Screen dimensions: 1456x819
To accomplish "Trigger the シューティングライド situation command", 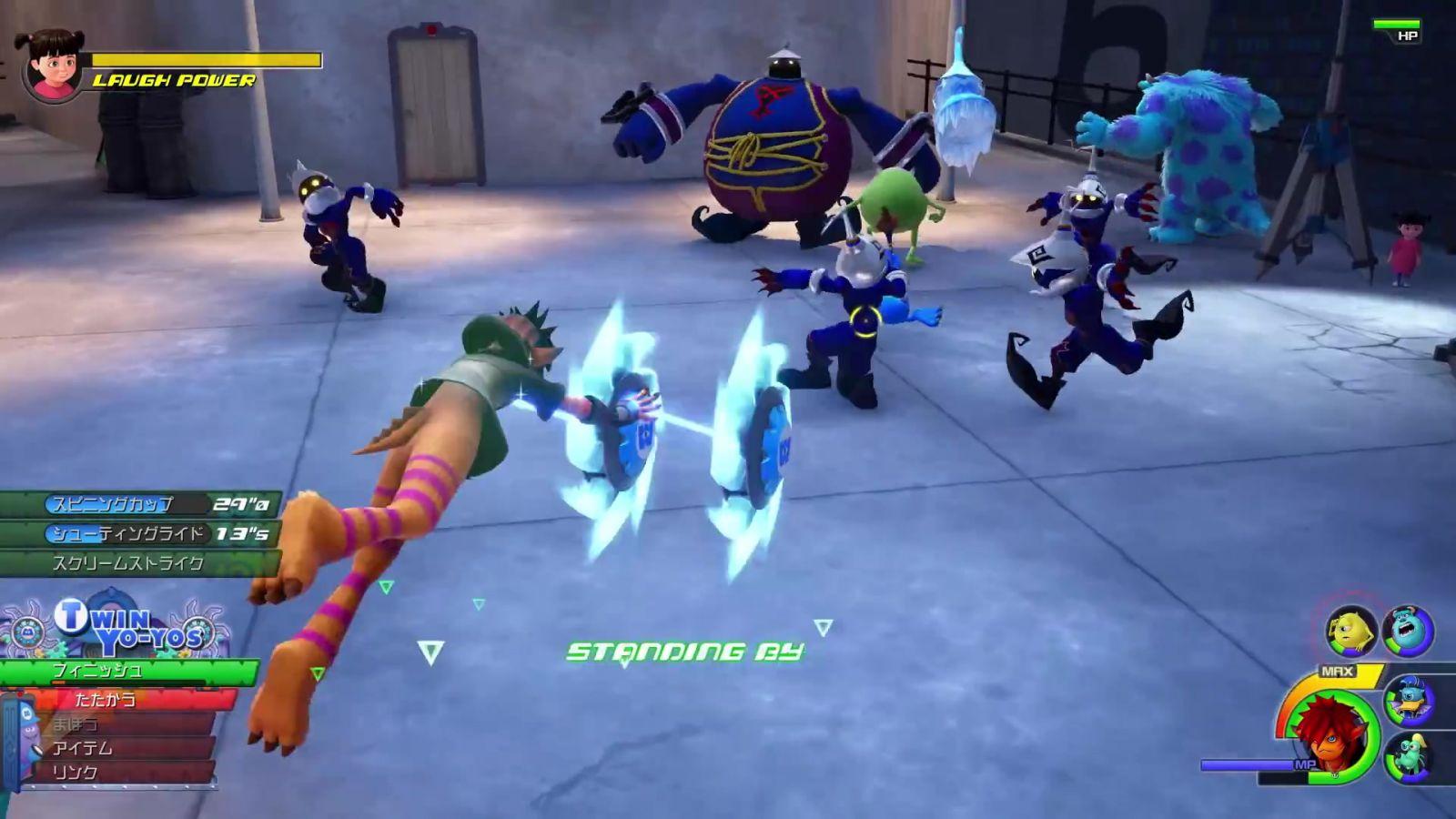I will click(136, 533).
